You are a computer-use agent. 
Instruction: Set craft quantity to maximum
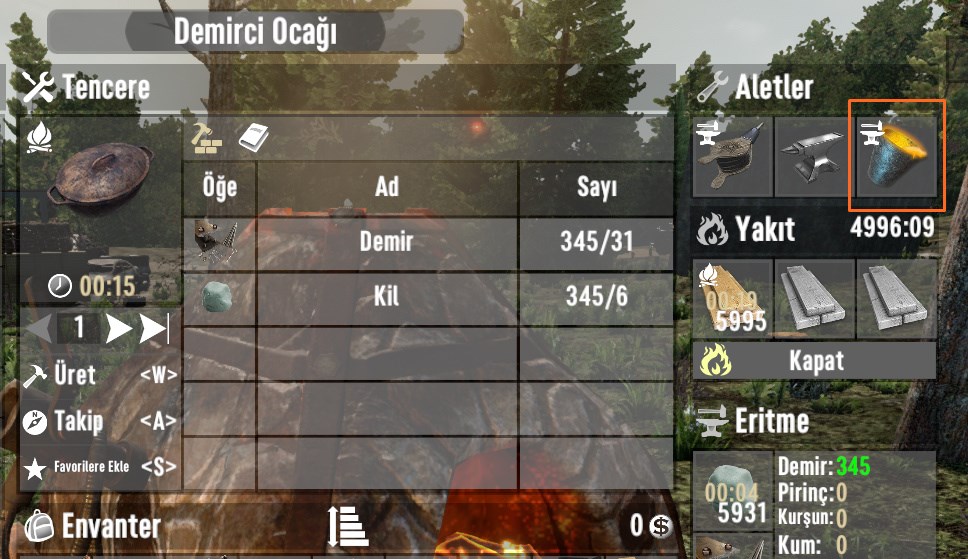(154, 328)
